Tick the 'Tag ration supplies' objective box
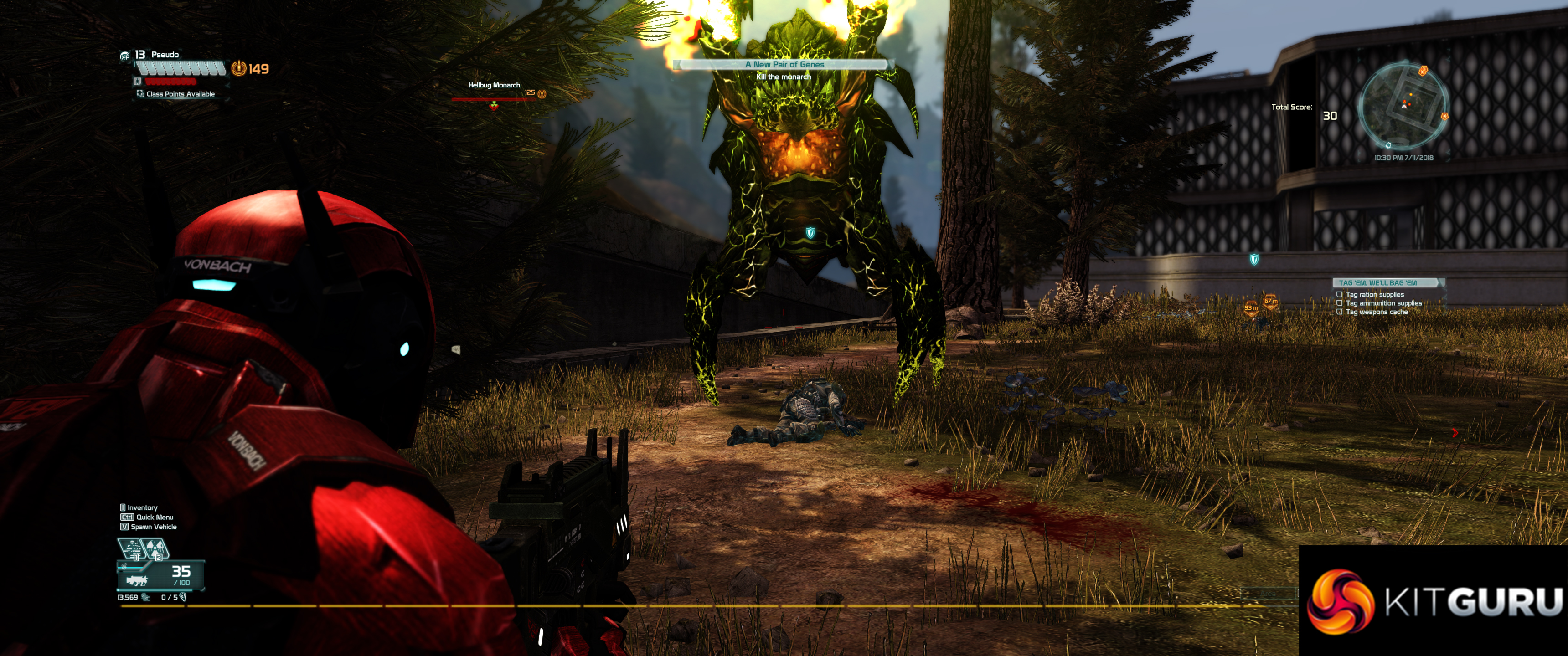The height and width of the screenshot is (656, 1568). [x=1339, y=295]
